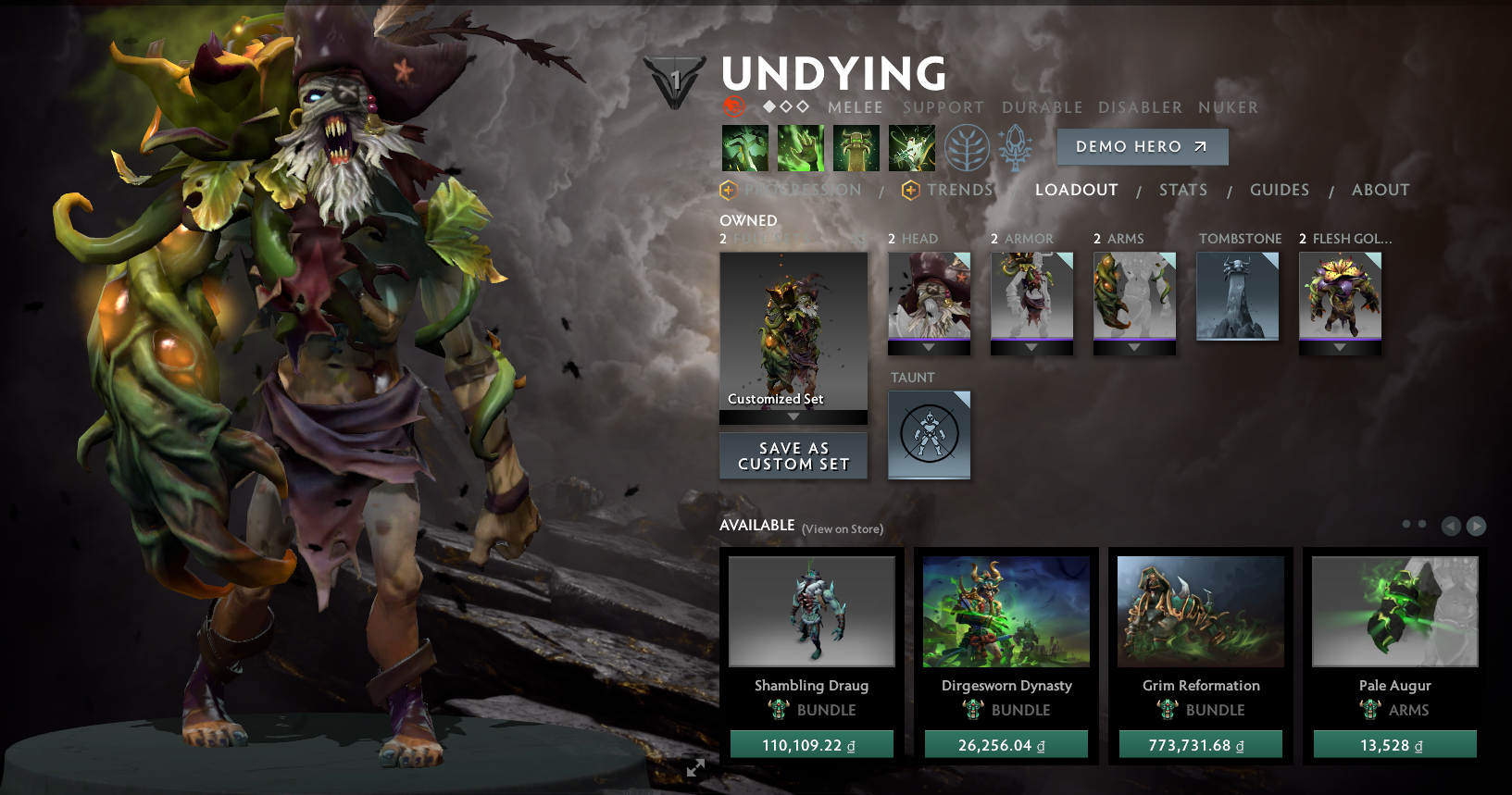Open the dropdown under the HEAD slot

pos(929,348)
